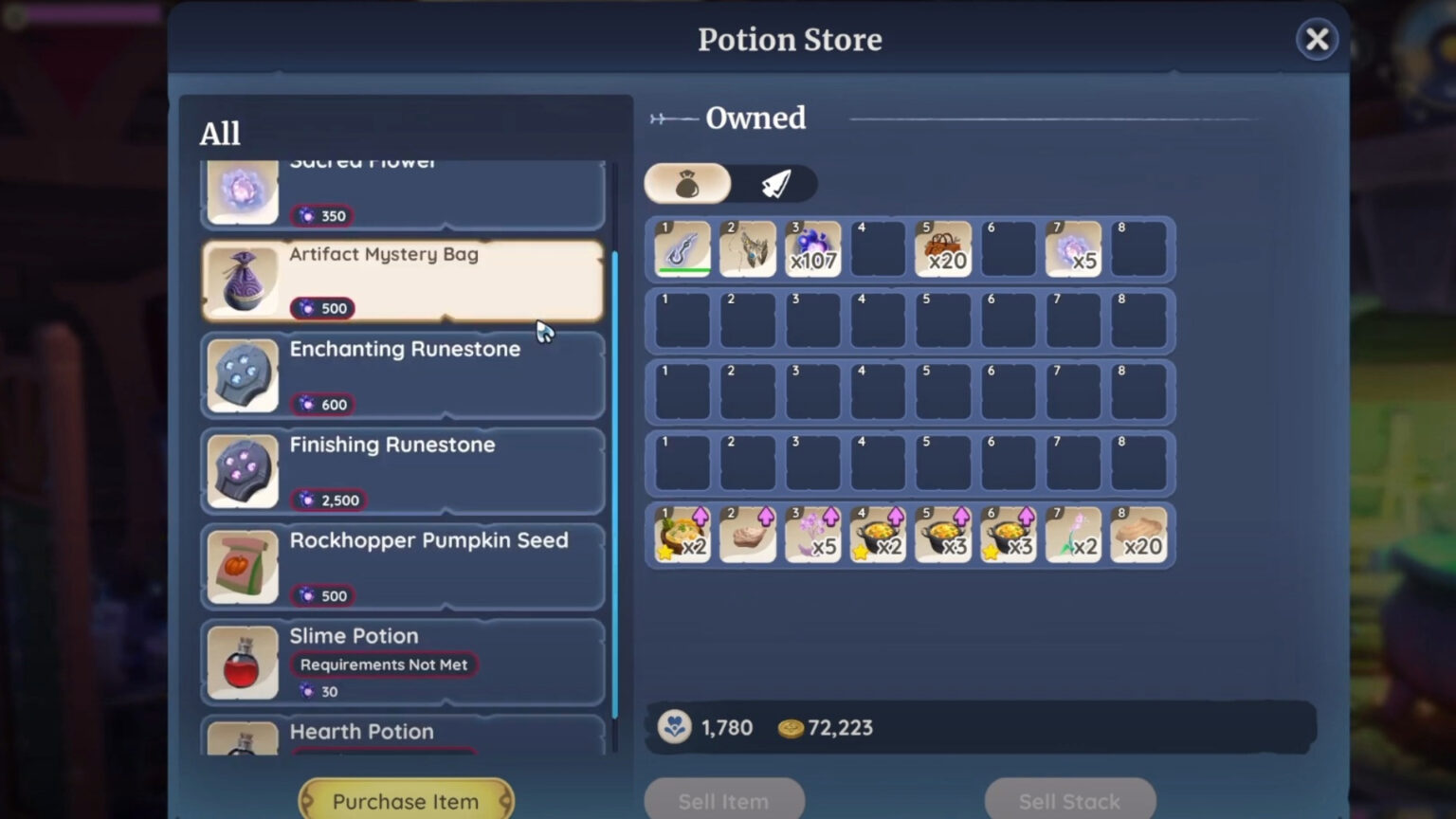Select the Finishing Runestone icon
The width and height of the screenshot is (1456, 819).
(x=242, y=471)
